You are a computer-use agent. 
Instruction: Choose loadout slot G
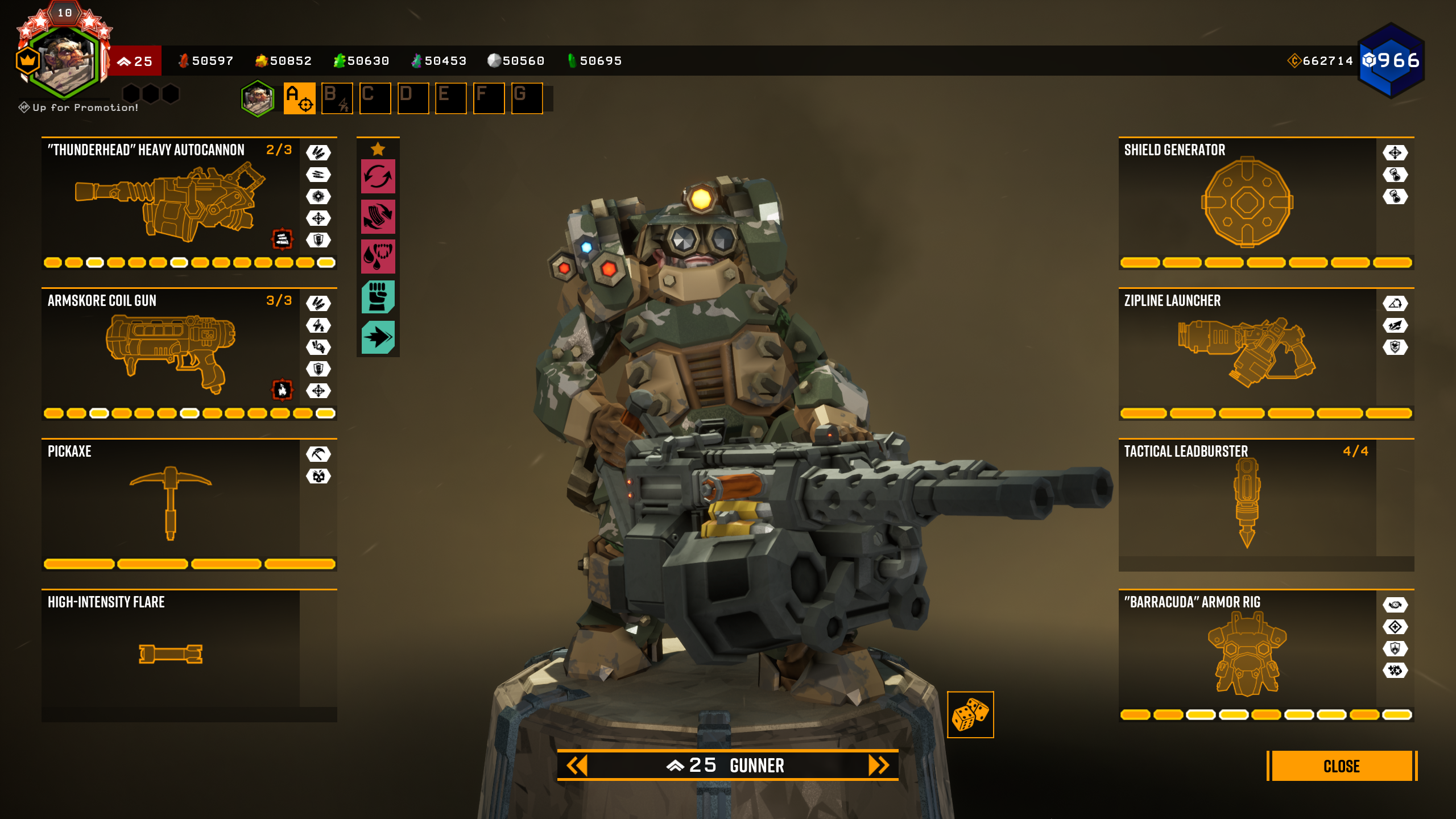(527, 98)
